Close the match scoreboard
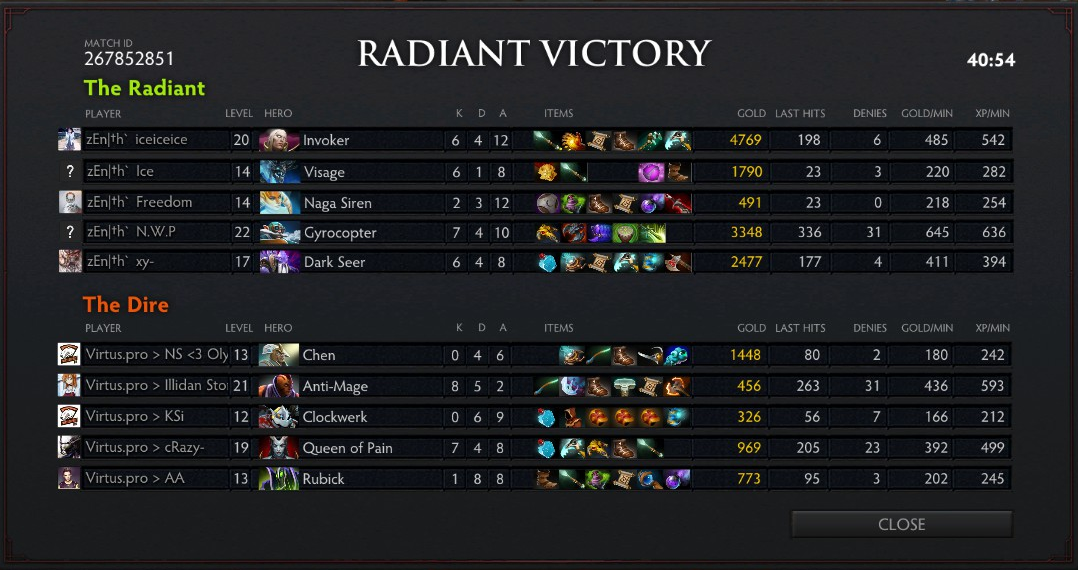Image resolution: width=1078 pixels, height=570 pixels. click(x=901, y=524)
